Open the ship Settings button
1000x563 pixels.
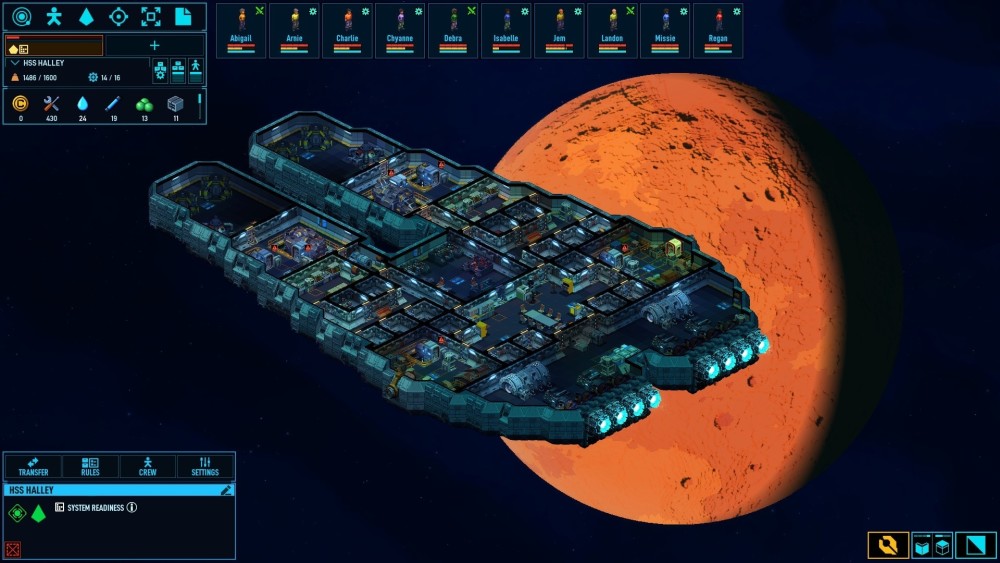pos(205,466)
